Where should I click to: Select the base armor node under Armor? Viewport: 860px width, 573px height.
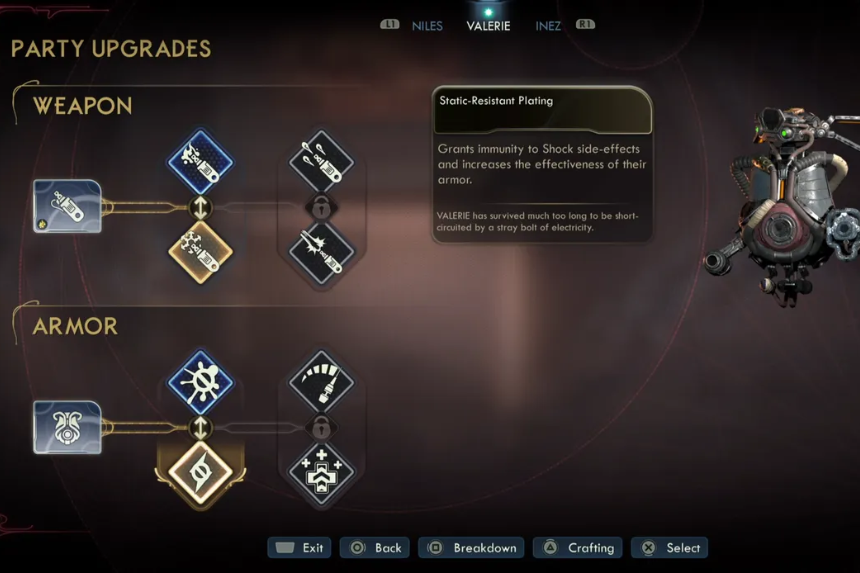[67, 427]
